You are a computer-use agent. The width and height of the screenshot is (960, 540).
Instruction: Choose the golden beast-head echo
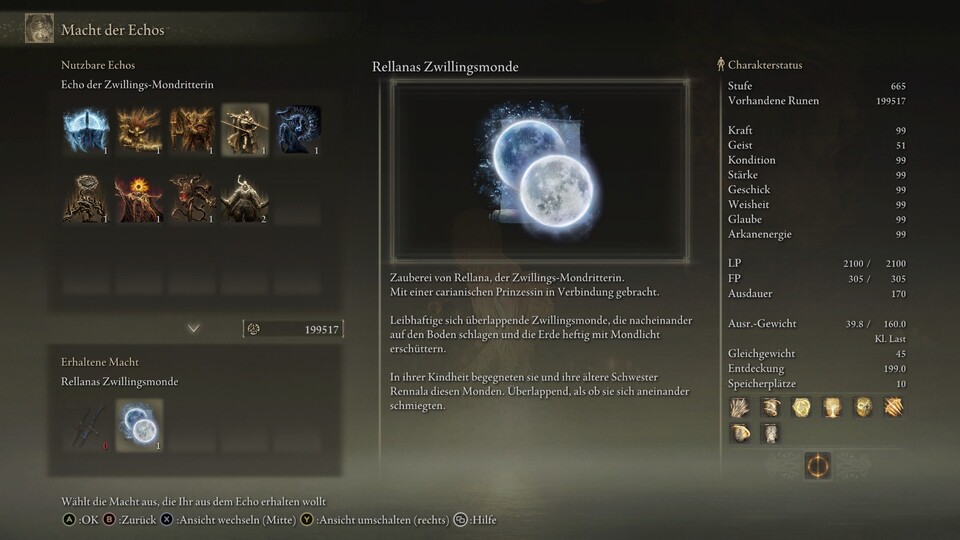140,128
